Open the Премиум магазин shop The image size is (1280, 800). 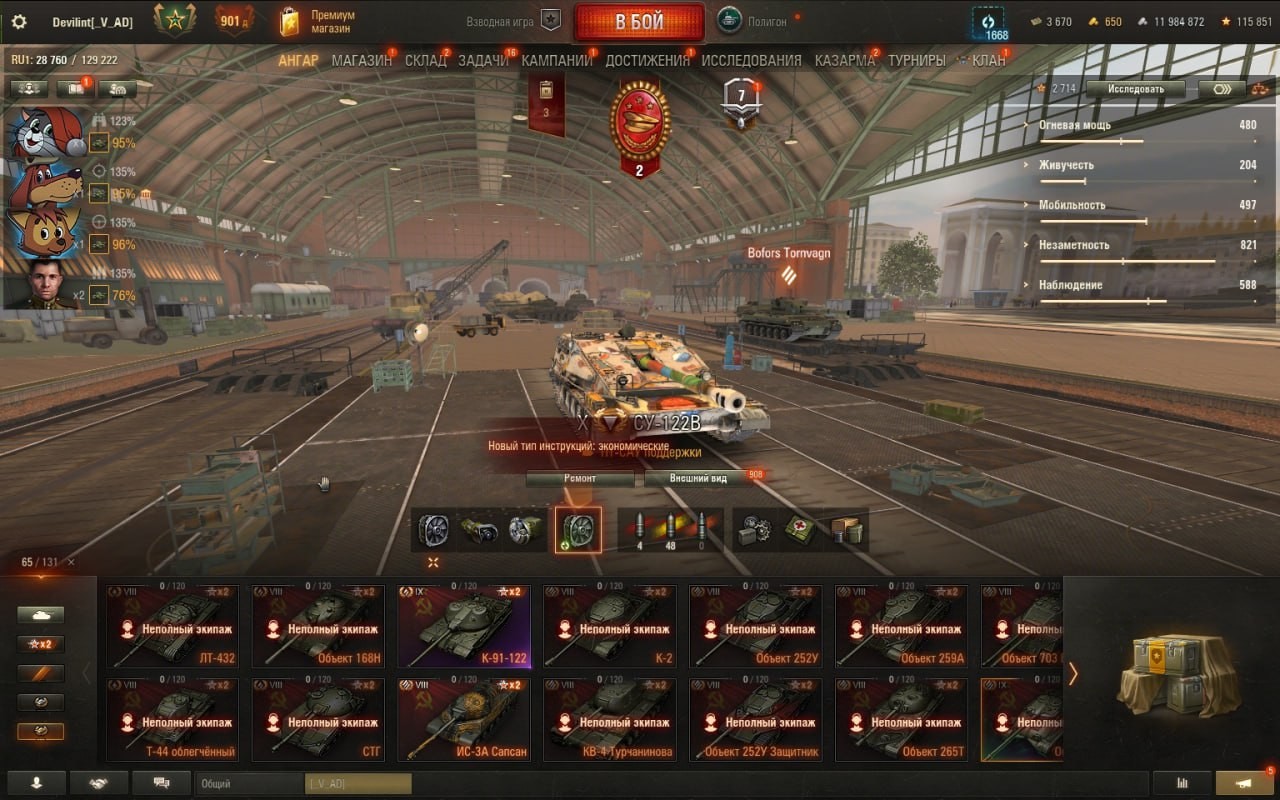(x=320, y=22)
